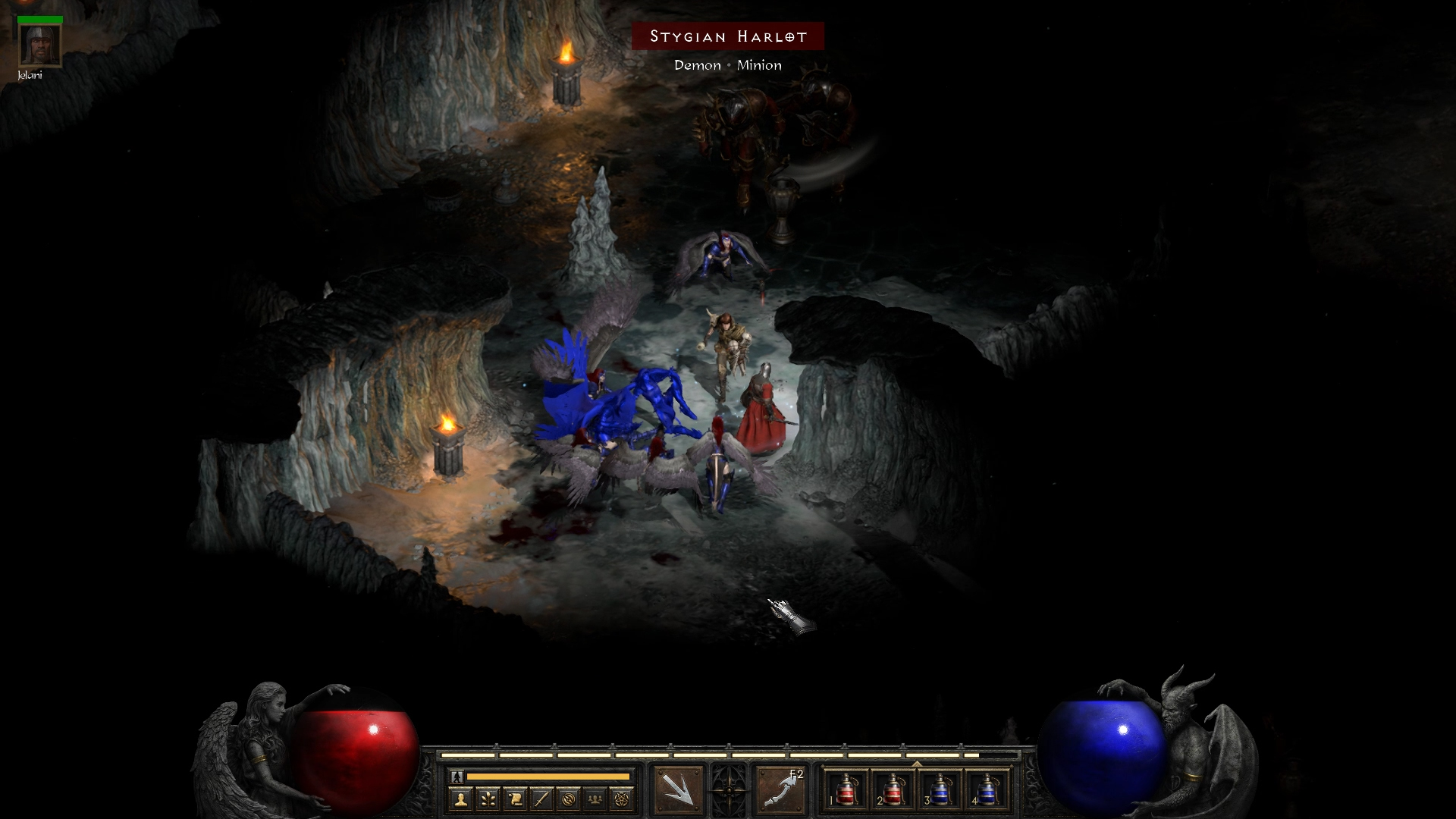
Task: Use the red healing potion in belt slot 1
Action: point(846,790)
